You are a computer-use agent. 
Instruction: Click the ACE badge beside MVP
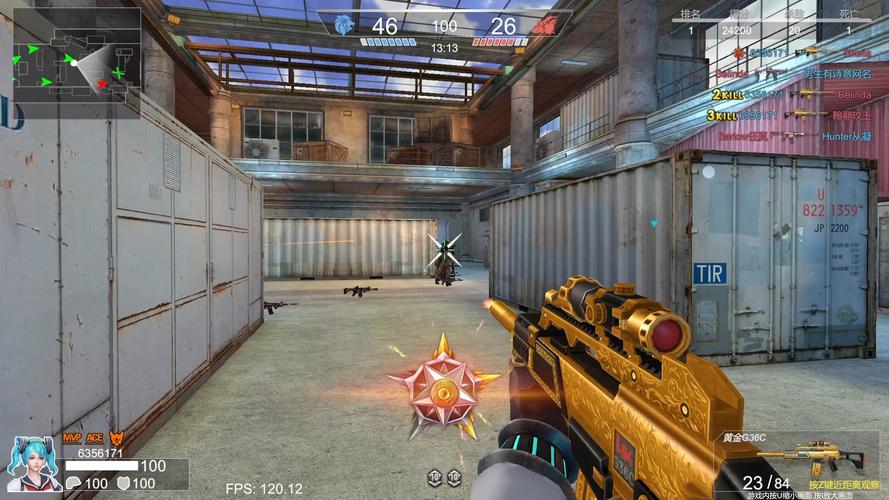(95, 438)
